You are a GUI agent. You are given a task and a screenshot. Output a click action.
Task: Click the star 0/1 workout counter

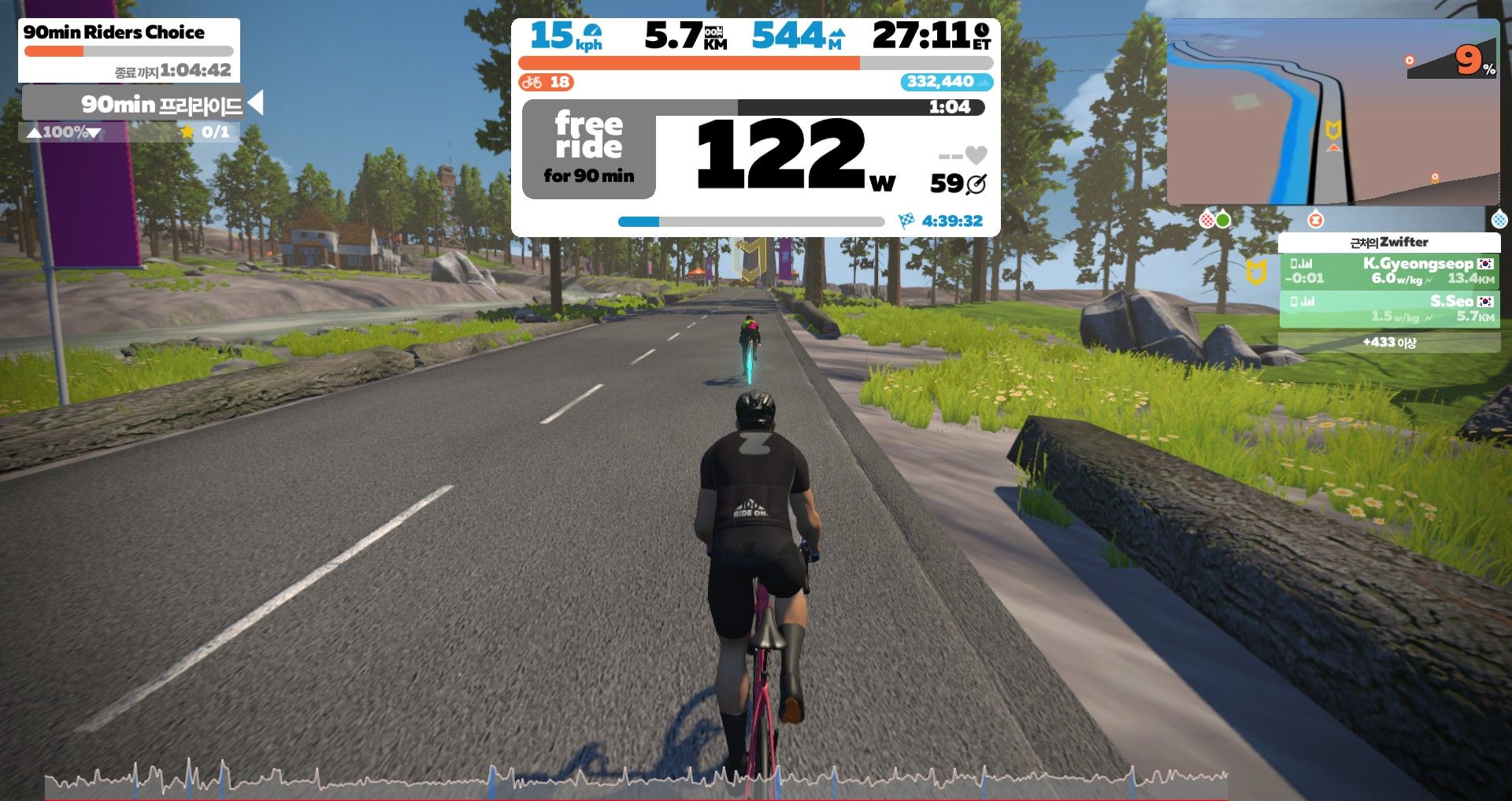[206, 132]
